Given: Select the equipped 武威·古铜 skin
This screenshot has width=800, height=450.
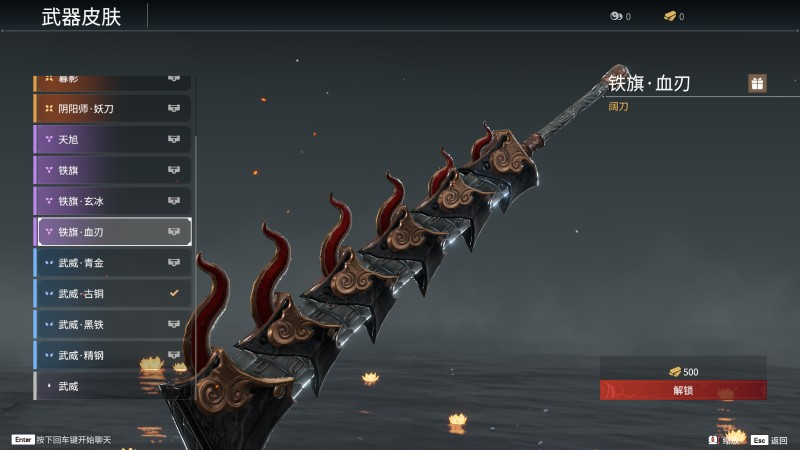Looking at the screenshot, I should point(113,294).
